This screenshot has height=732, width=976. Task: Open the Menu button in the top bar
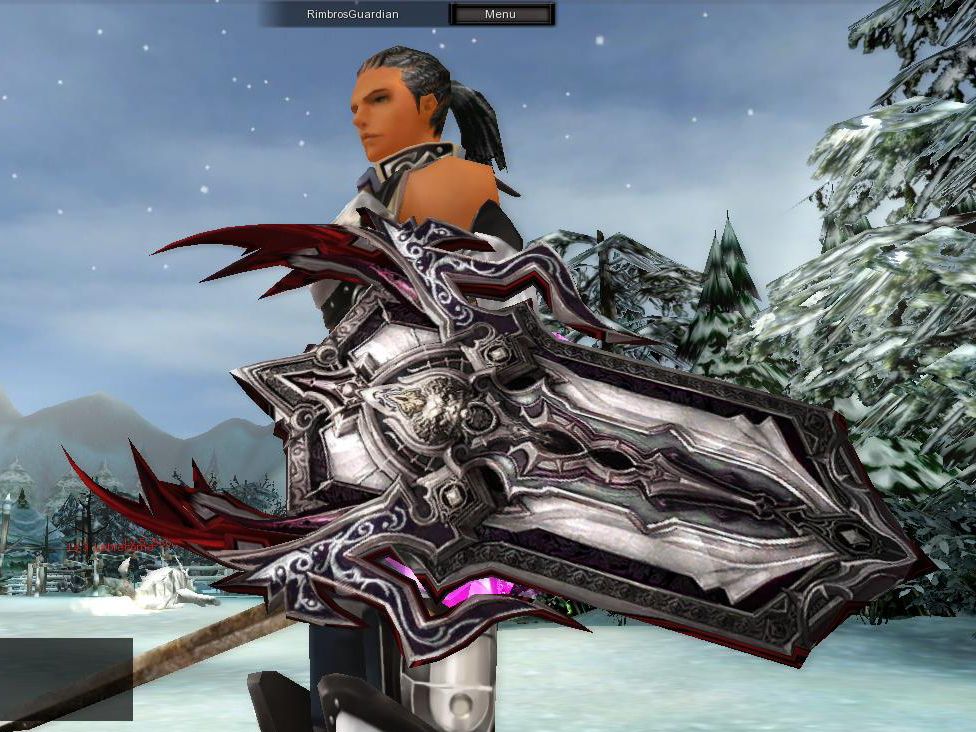[x=500, y=14]
